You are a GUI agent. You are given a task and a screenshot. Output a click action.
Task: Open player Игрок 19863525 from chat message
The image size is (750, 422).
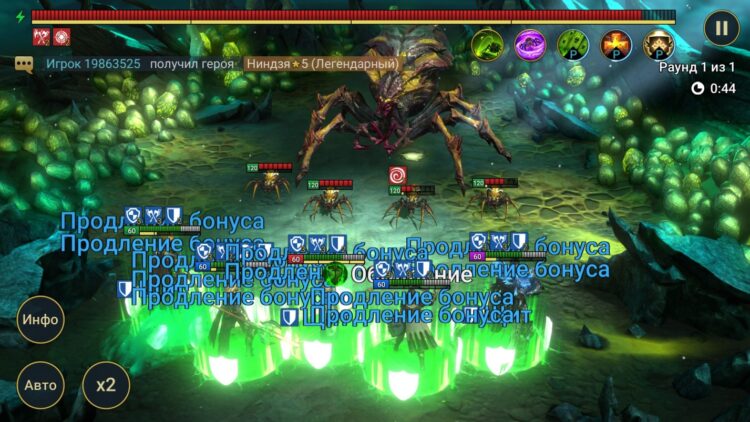[93, 64]
